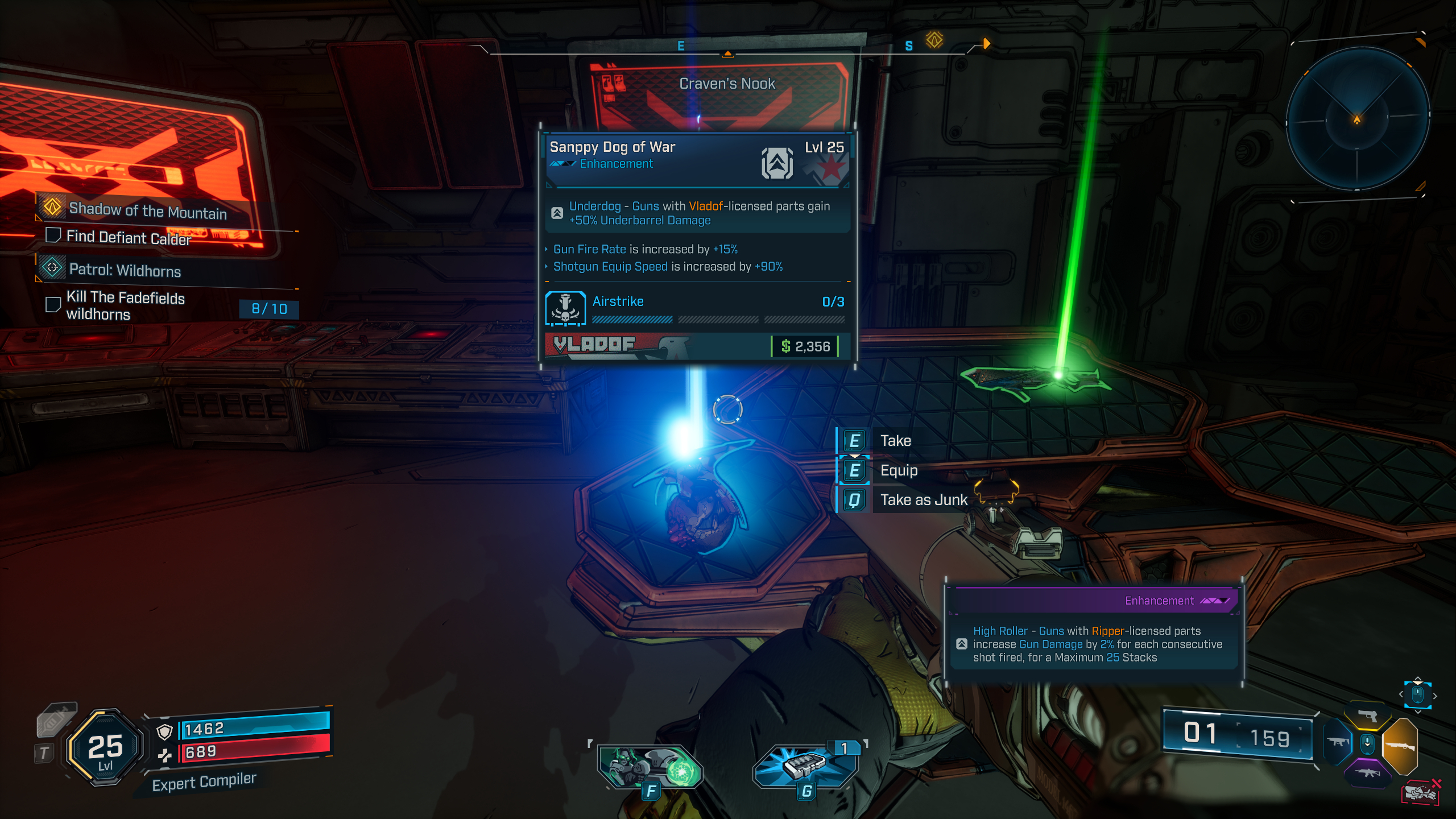This screenshot has width=1456, height=819.
Task: Select the yellow pistol weapon slot icon
Action: [x=1367, y=715]
